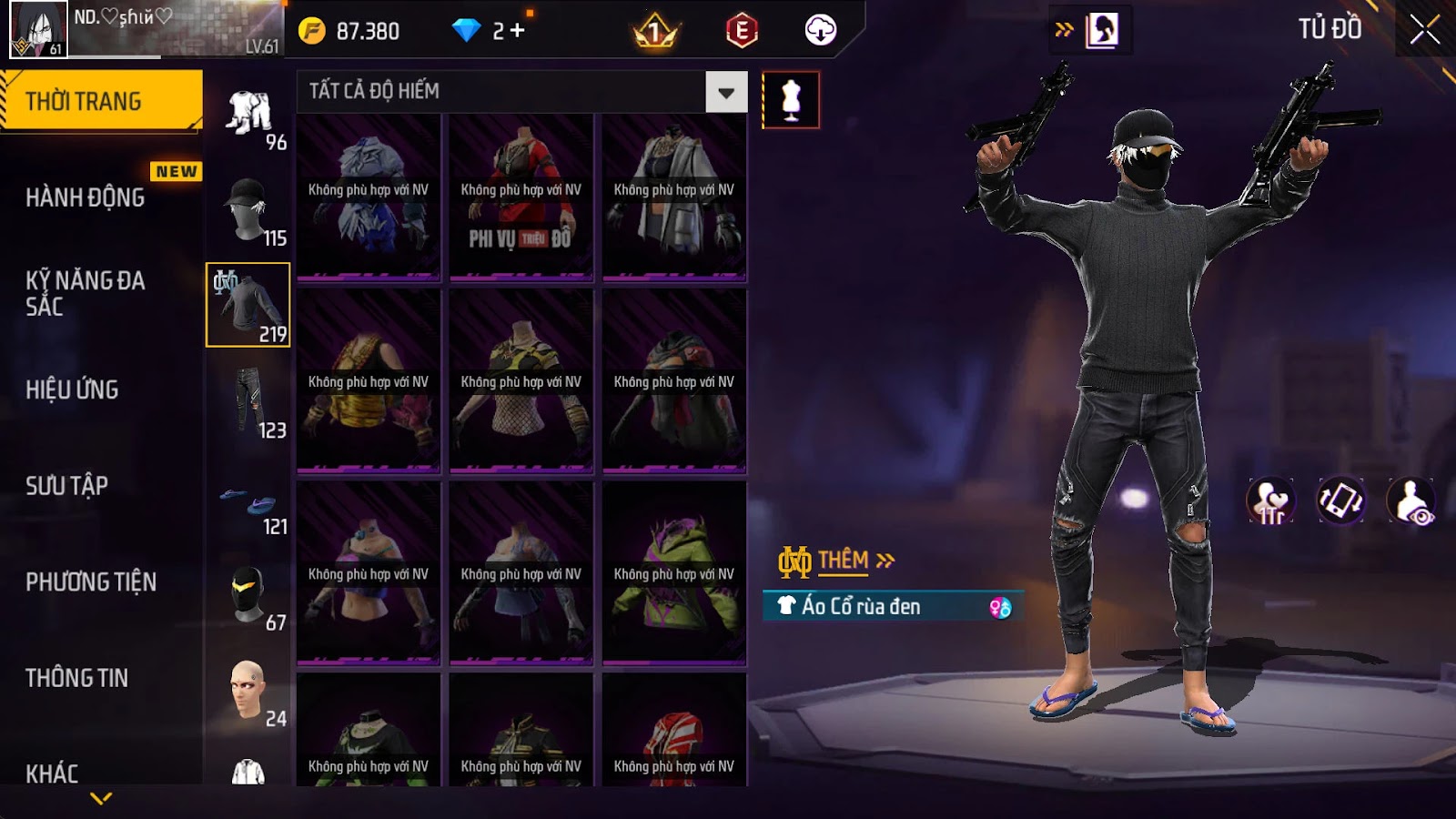
Task: Go to Sưu Tập section
Action: pos(67,486)
